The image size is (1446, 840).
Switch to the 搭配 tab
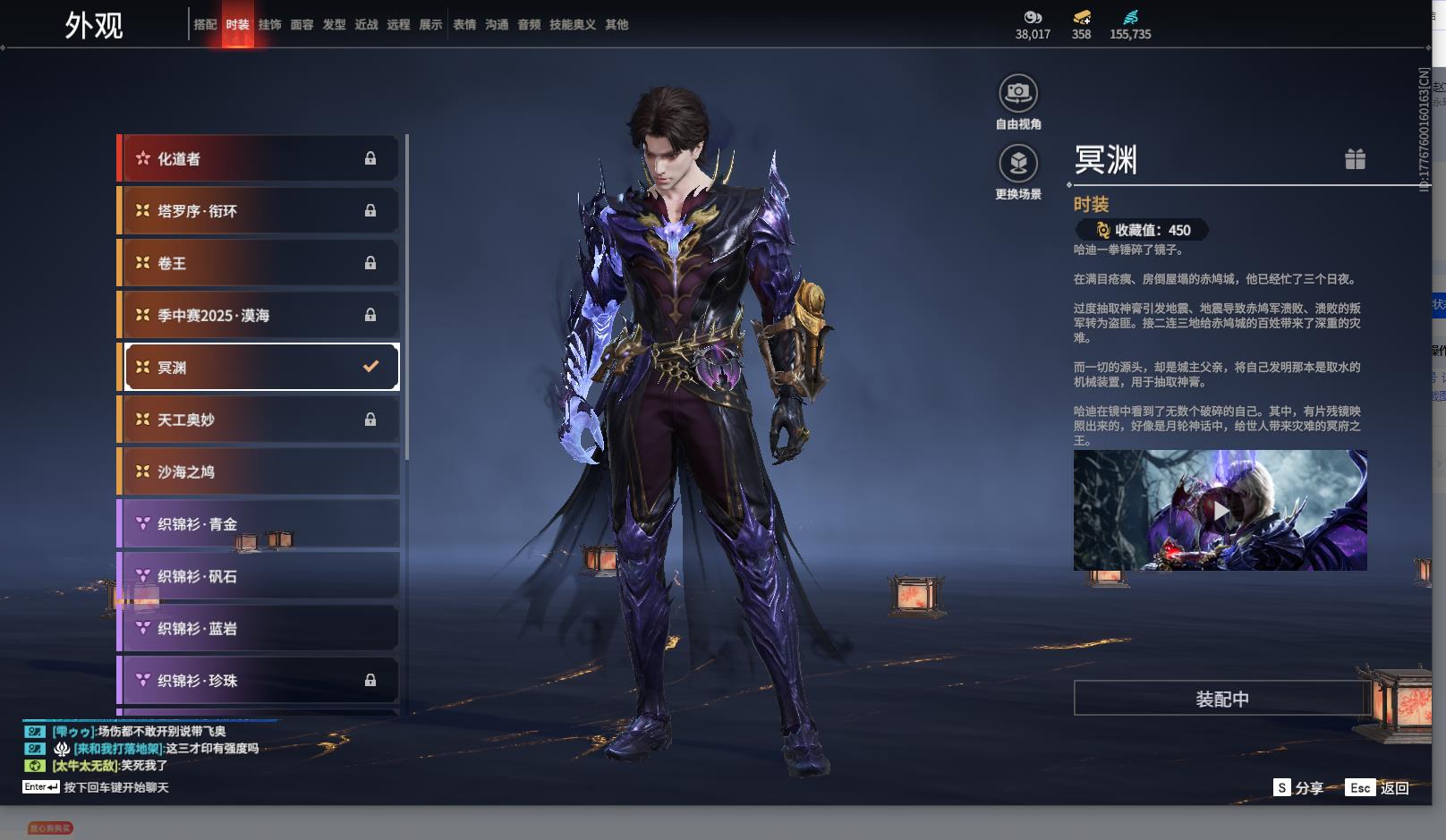[x=205, y=25]
